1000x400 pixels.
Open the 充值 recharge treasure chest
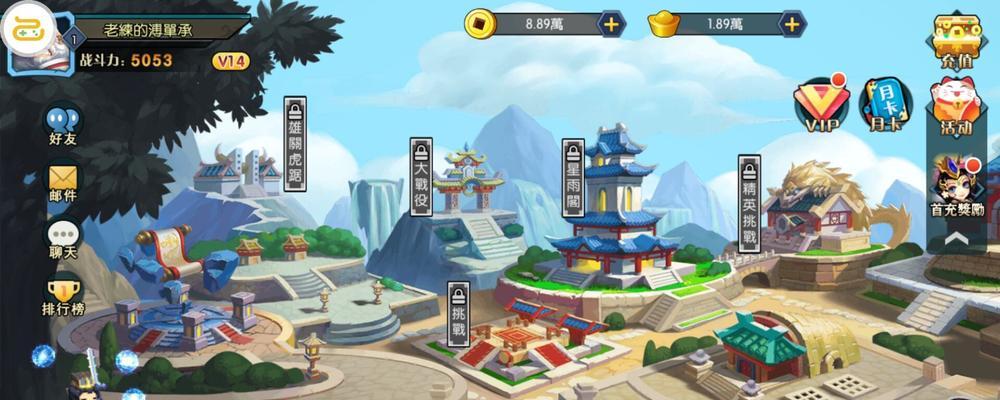tap(956, 40)
